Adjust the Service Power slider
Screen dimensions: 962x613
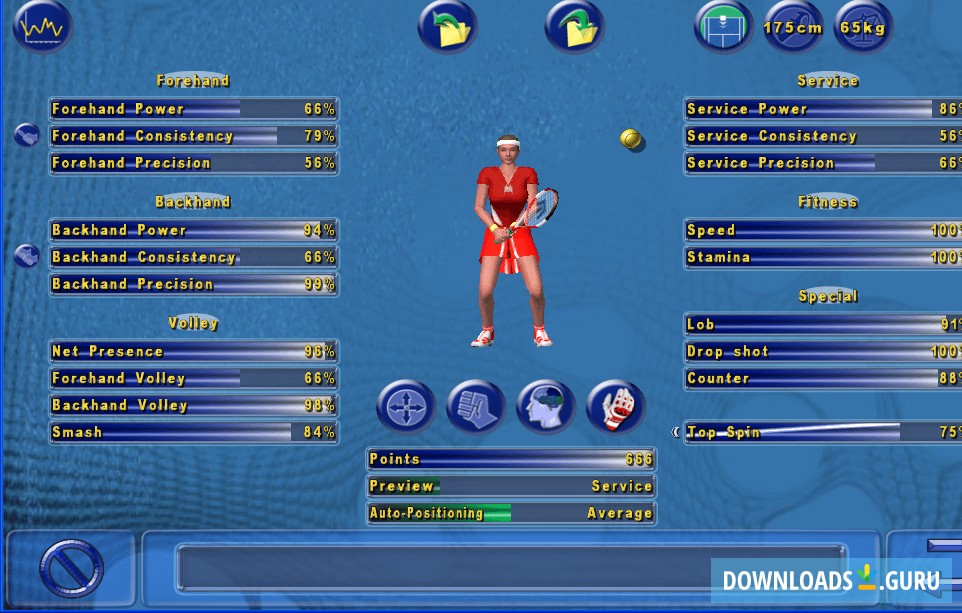(822, 109)
